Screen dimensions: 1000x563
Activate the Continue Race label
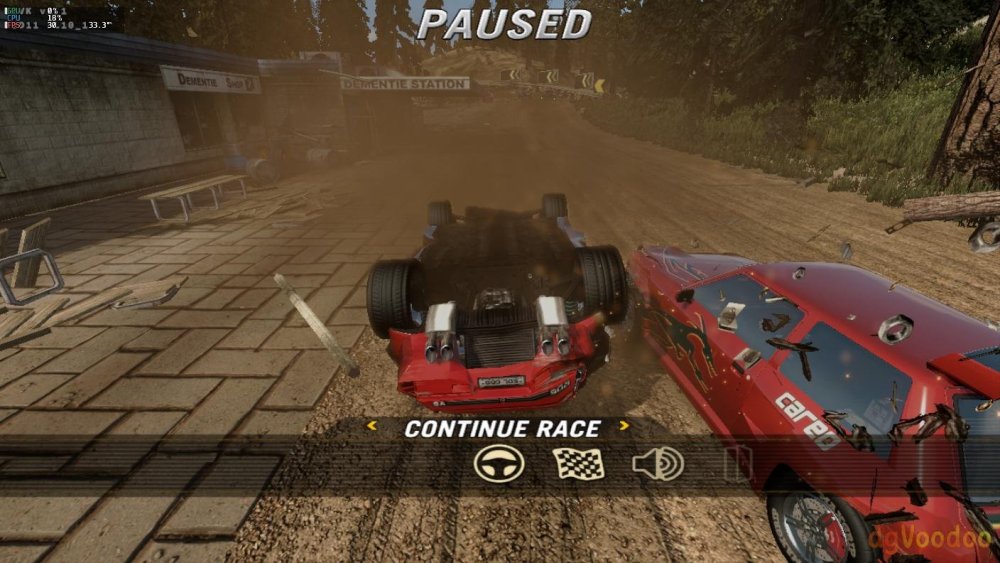pyautogui.click(x=501, y=428)
